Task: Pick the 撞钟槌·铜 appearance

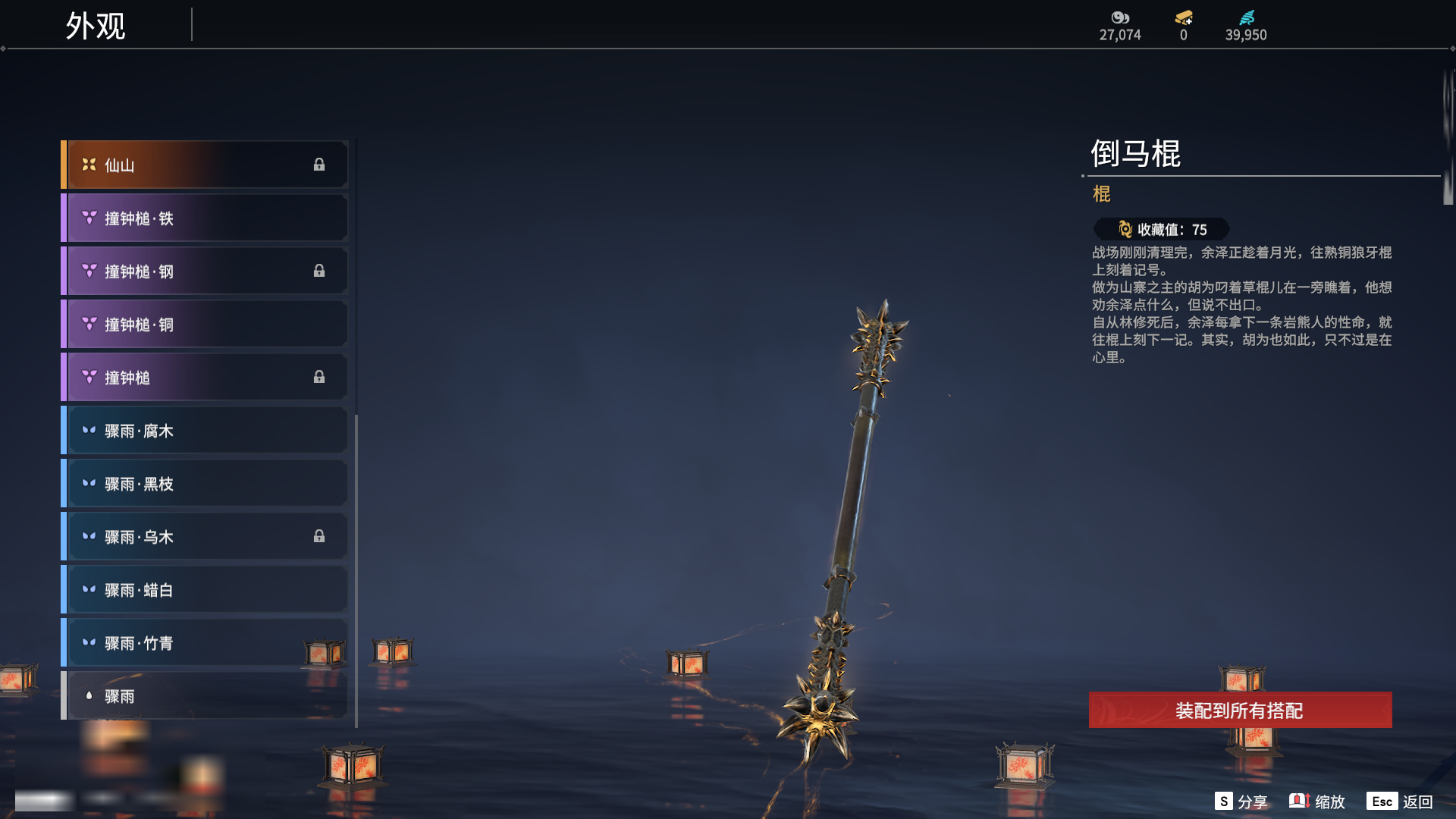Action: coord(205,325)
